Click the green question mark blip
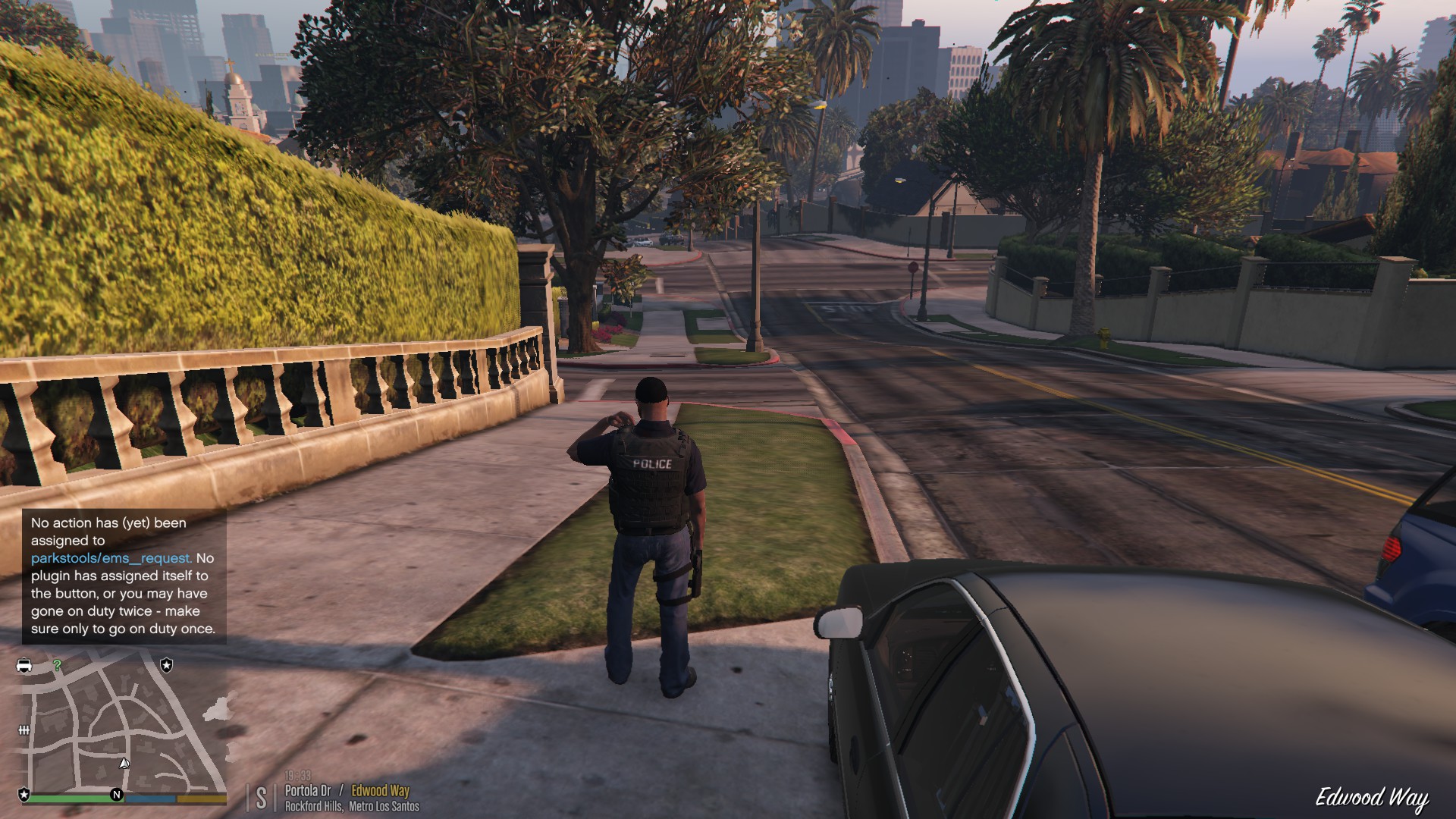Image resolution: width=1456 pixels, height=819 pixels. [x=57, y=665]
